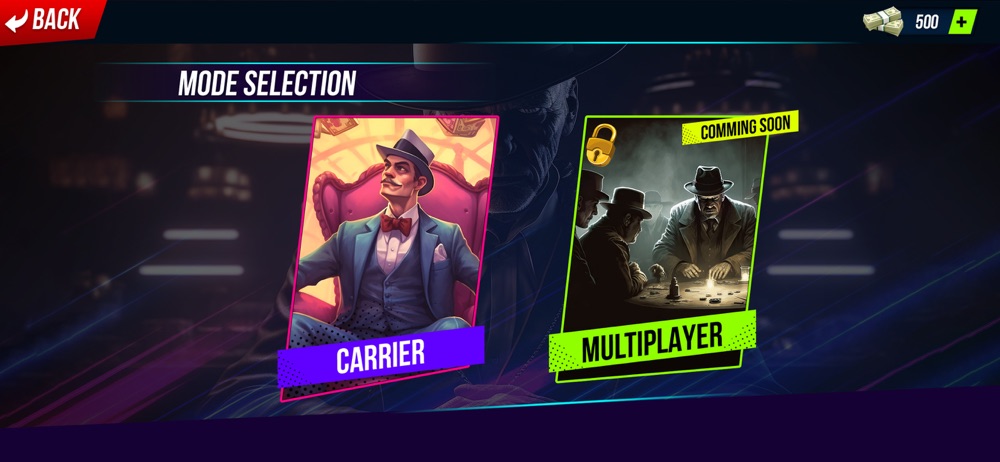This screenshot has width=1000, height=462.
Task: Add cash with the green plus button
Action: tap(962, 21)
